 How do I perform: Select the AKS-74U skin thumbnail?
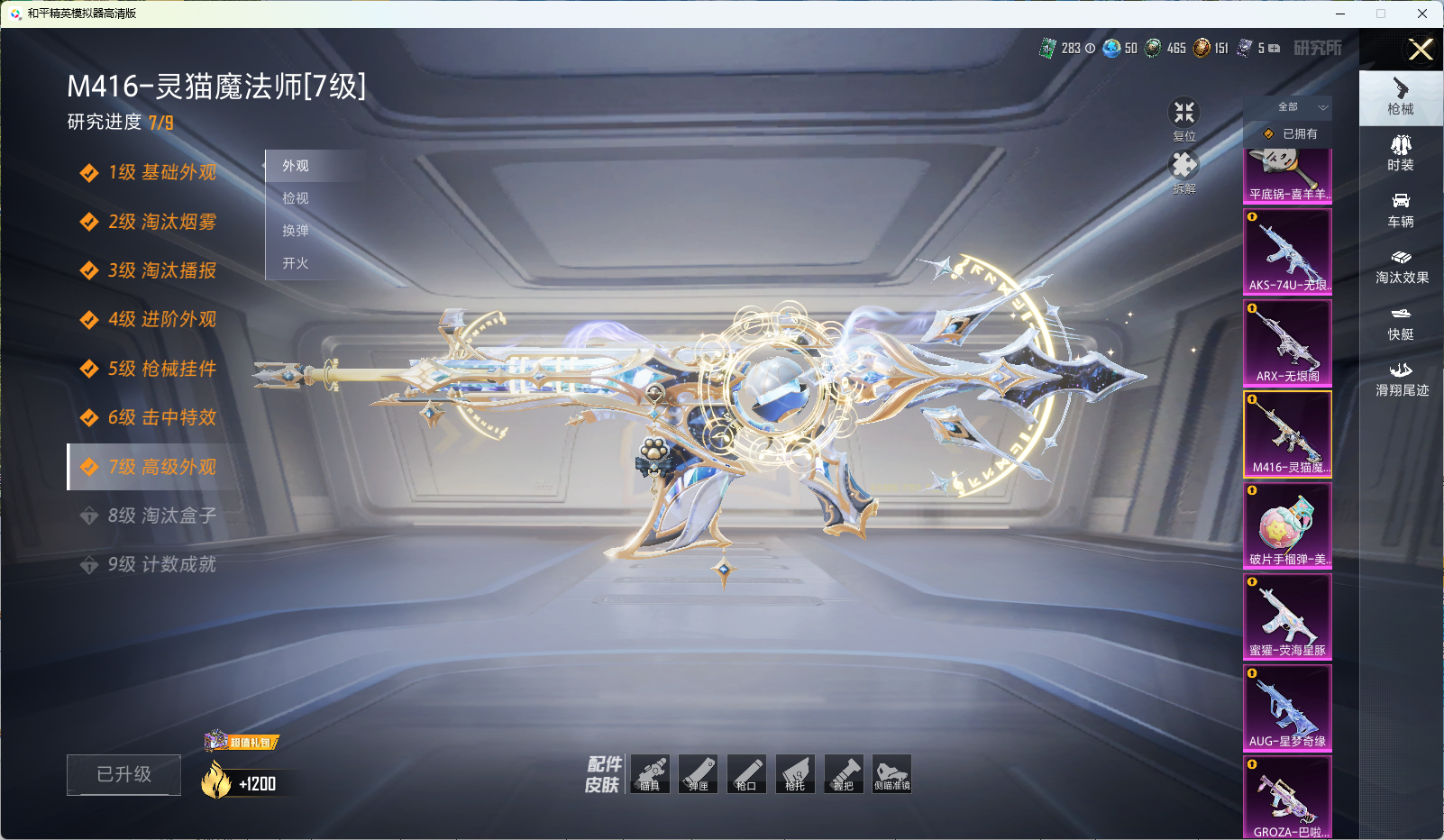pos(1287,251)
